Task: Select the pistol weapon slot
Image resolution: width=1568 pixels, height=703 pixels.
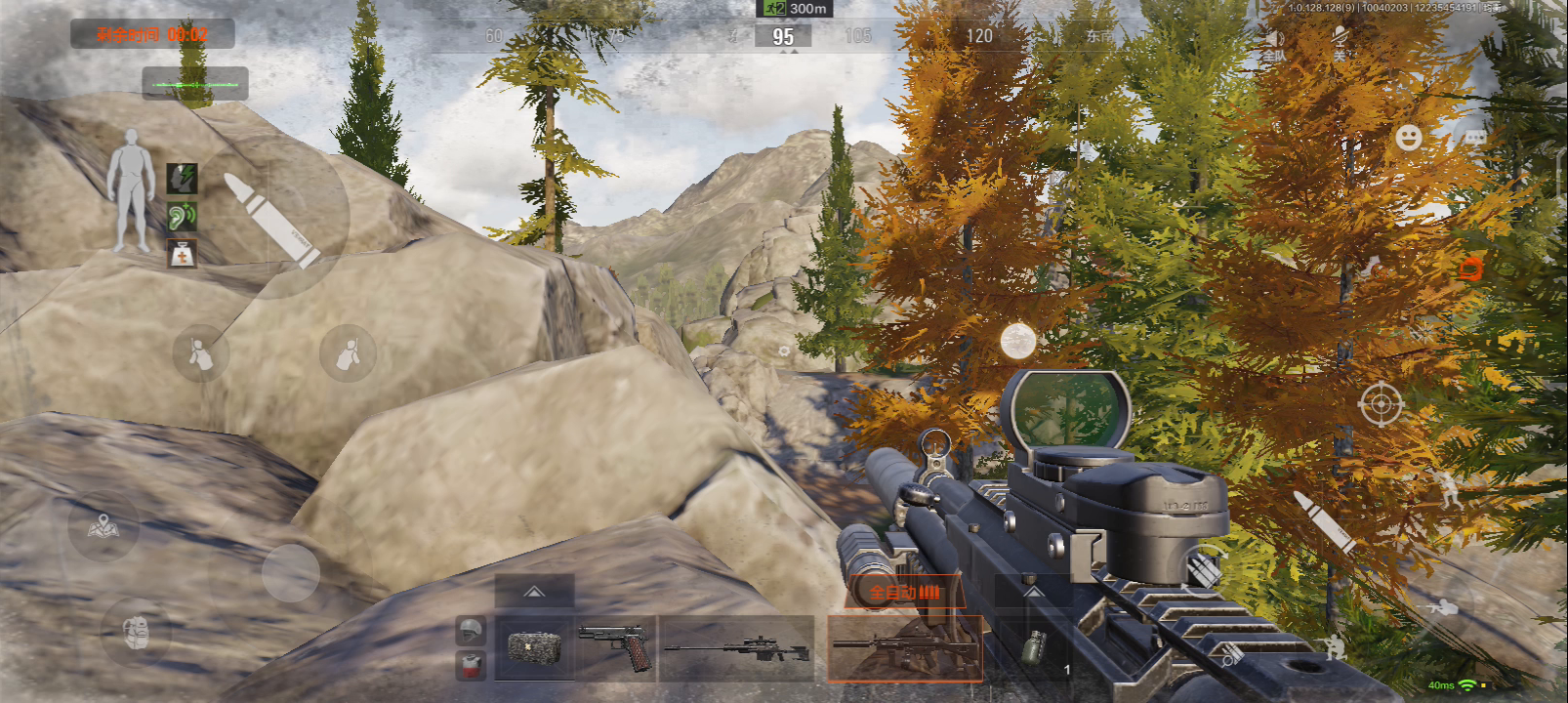Action: tap(615, 647)
